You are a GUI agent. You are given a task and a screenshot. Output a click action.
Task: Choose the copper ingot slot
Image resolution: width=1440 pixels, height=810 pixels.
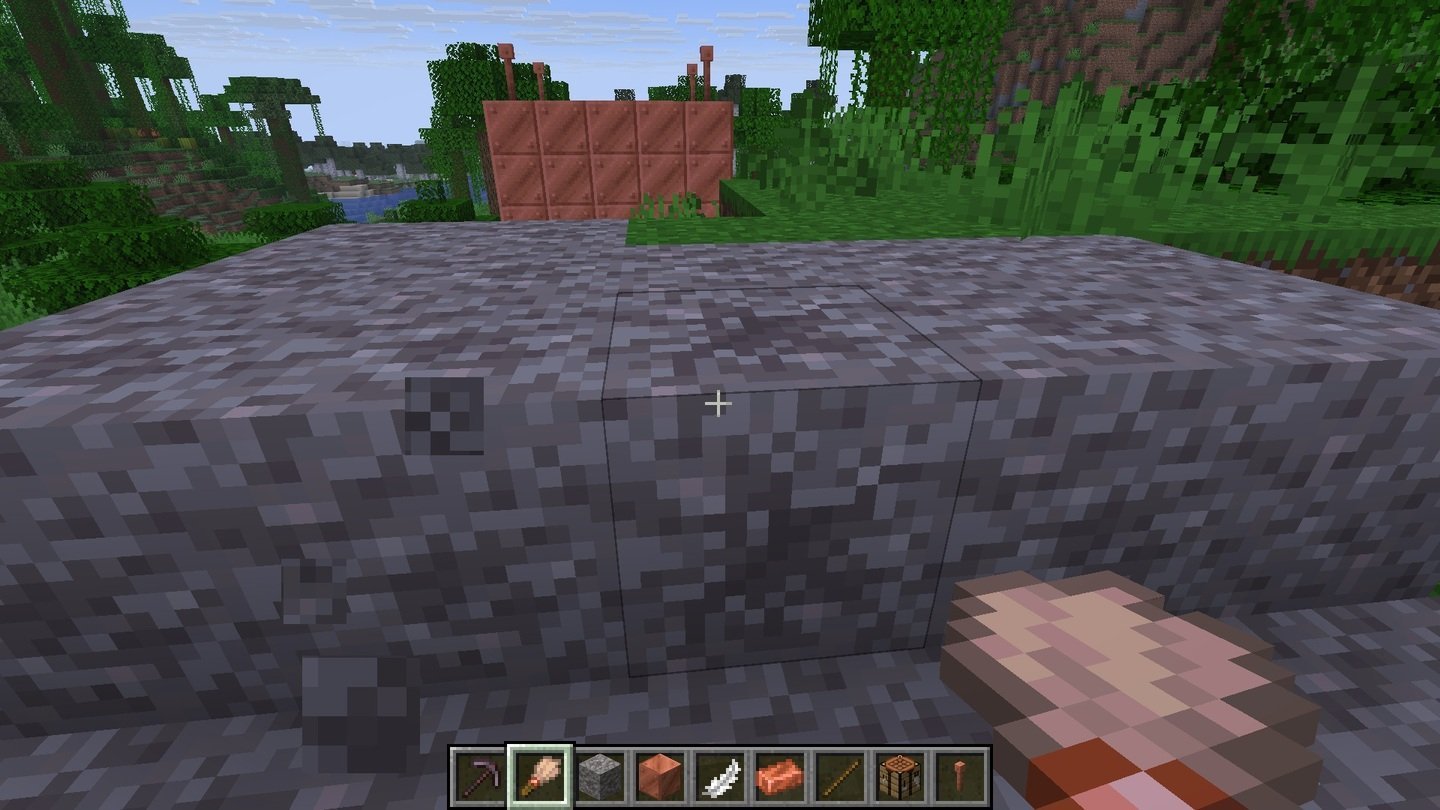780,775
